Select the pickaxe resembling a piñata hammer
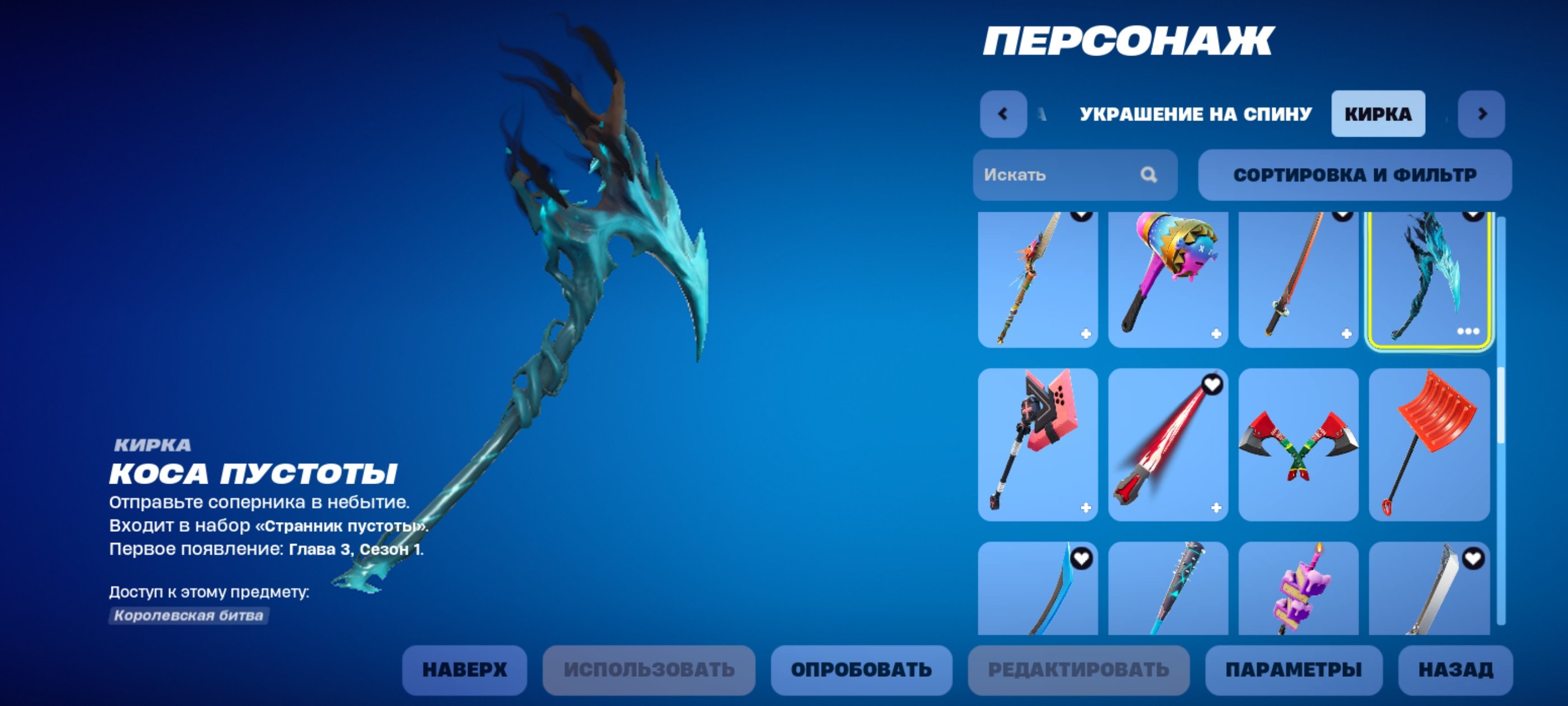This screenshot has width=1568, height=706. click(1168, 281)
